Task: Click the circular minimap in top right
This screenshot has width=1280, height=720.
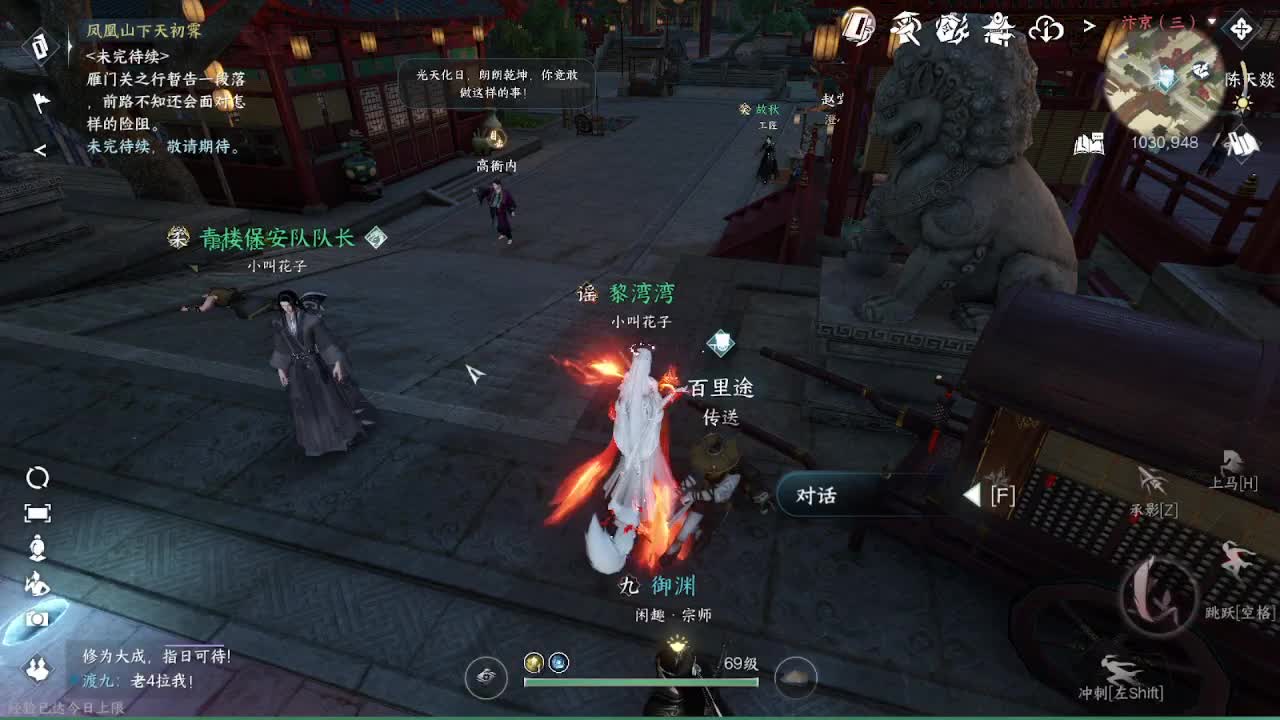Action: click(x=1162, y=85)
